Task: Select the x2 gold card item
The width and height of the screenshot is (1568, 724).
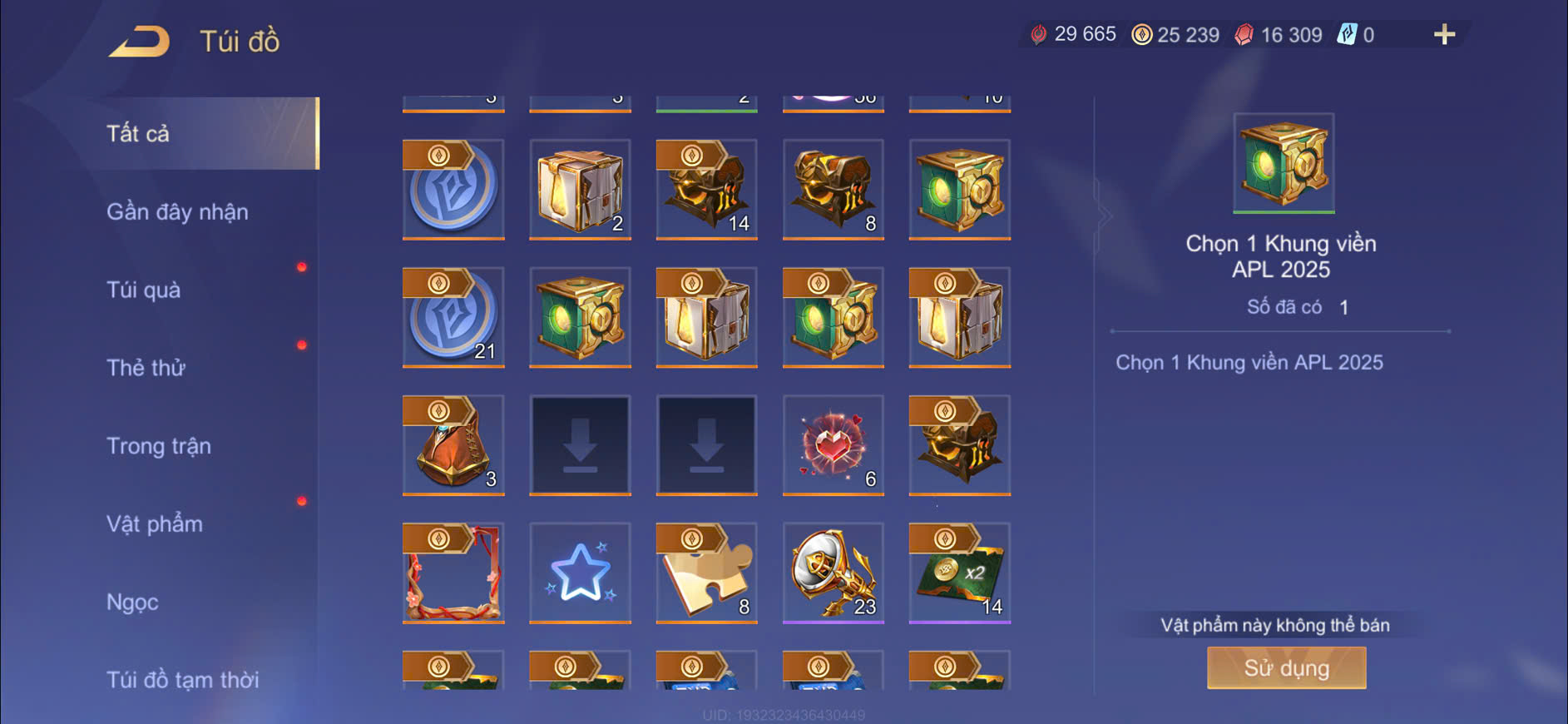Action: click(x=959, y=573)
